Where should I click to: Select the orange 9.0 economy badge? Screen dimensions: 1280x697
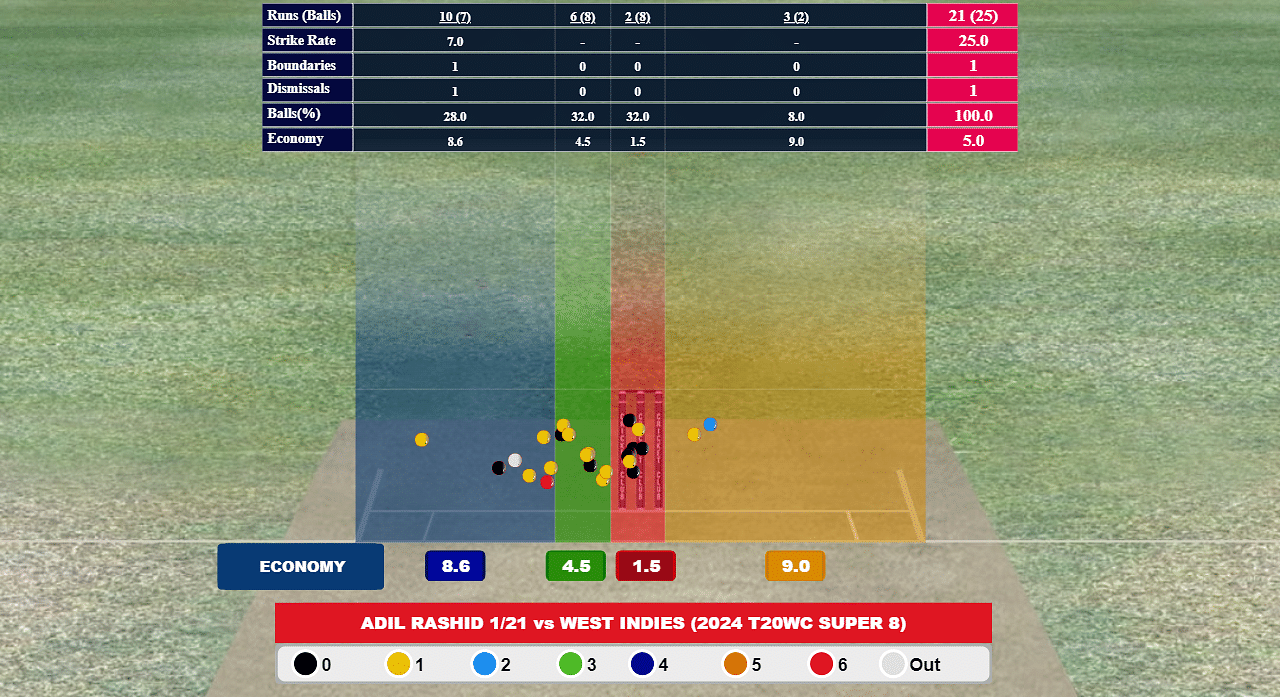point(795,566)
